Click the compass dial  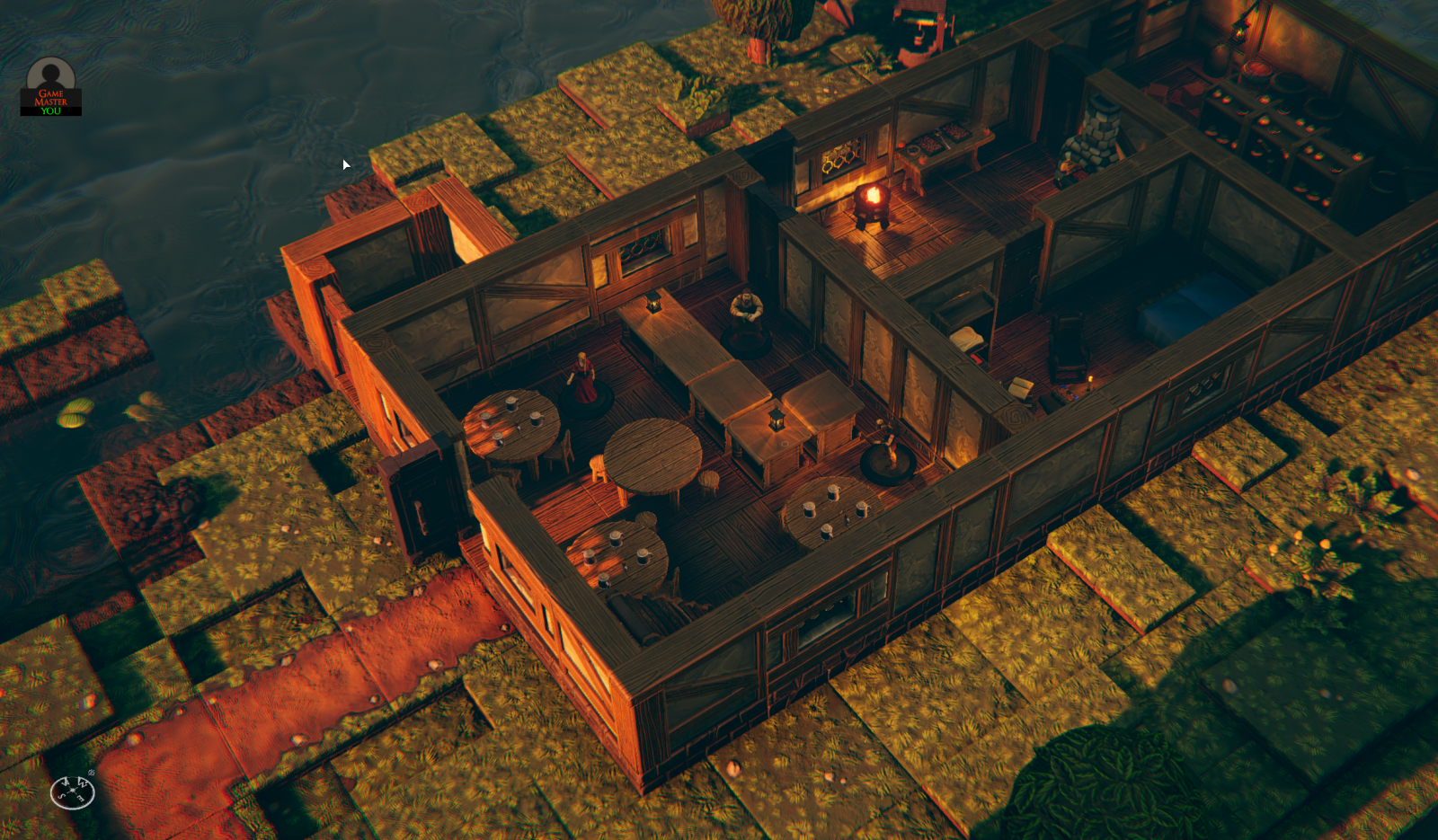[x=72, y=791]
